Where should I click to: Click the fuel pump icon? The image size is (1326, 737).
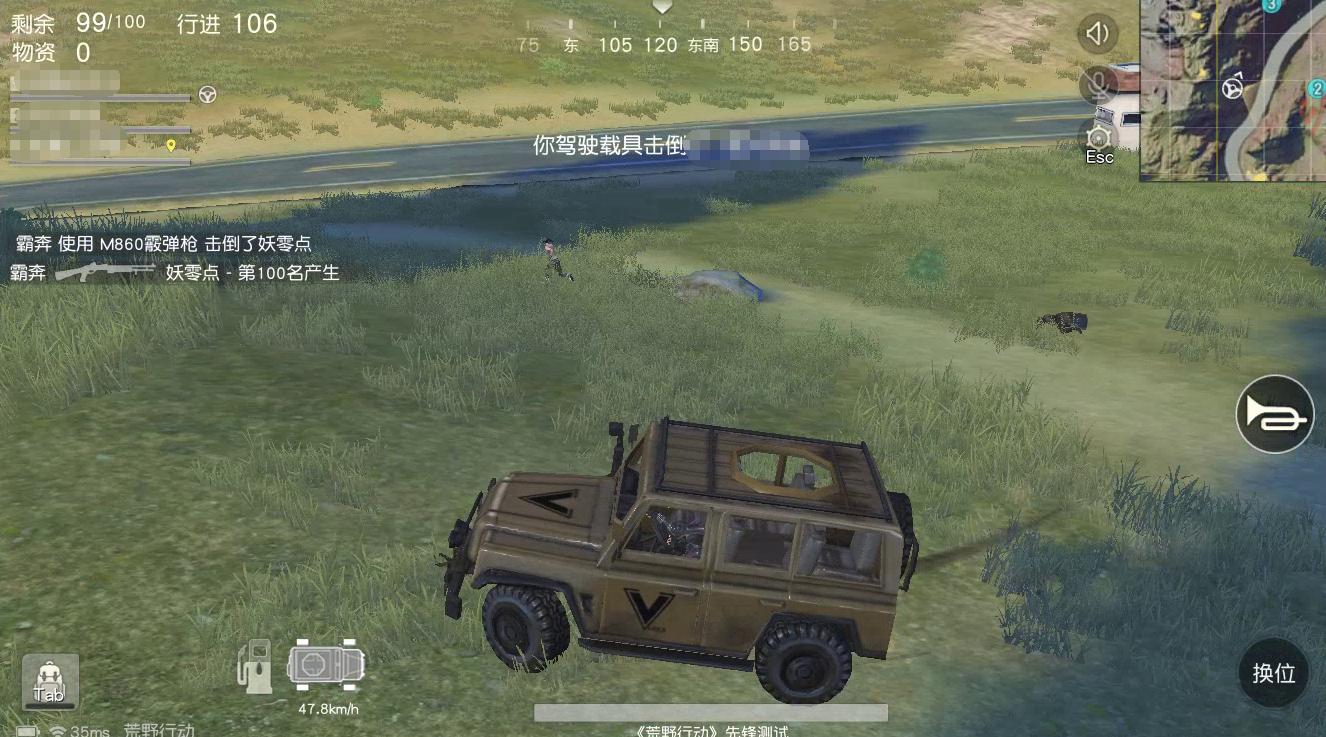pos(255,665)
